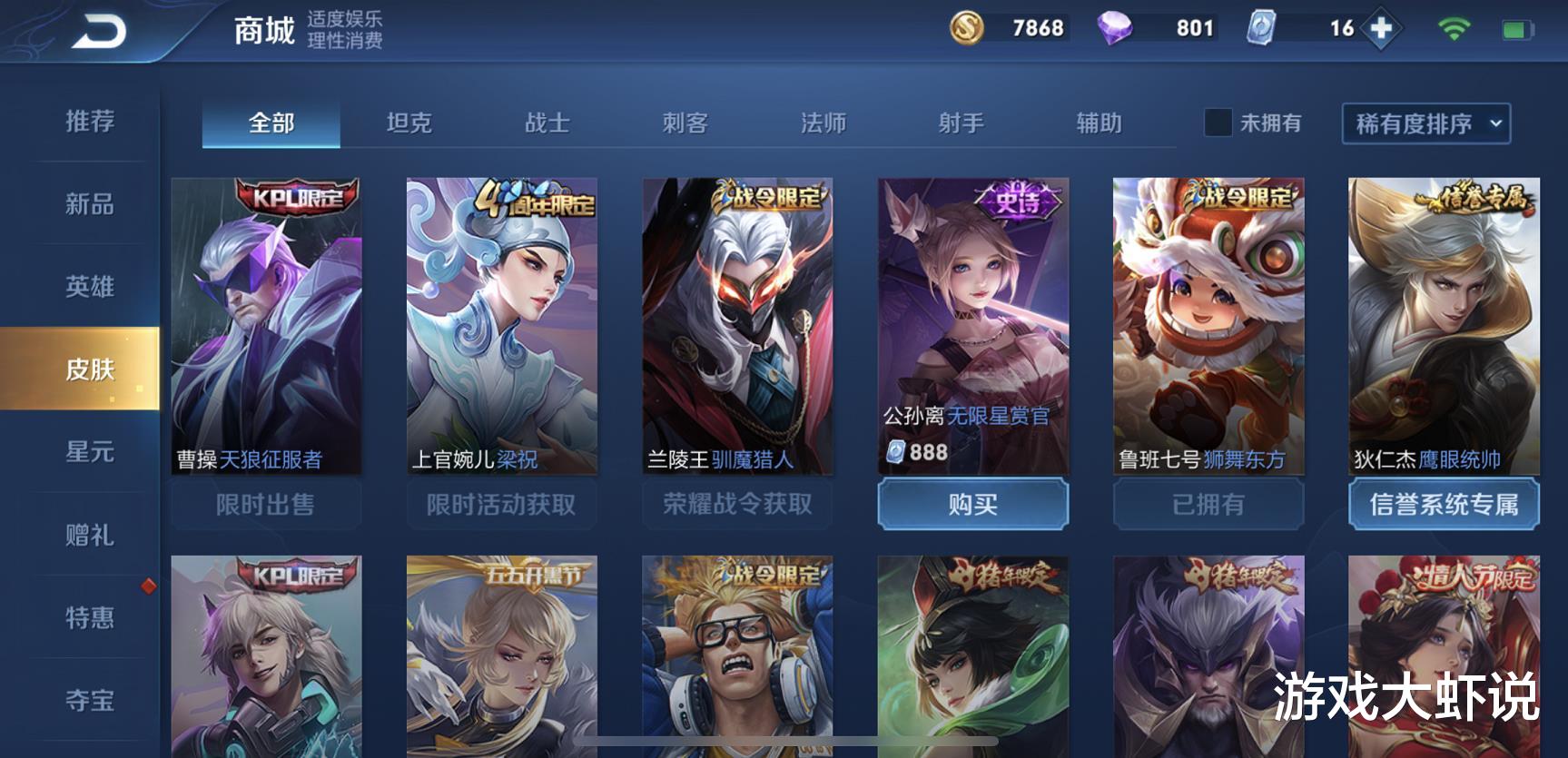Switch to the 法师 hero tab
1568x758 pixels.
click(x=823, y=123)
